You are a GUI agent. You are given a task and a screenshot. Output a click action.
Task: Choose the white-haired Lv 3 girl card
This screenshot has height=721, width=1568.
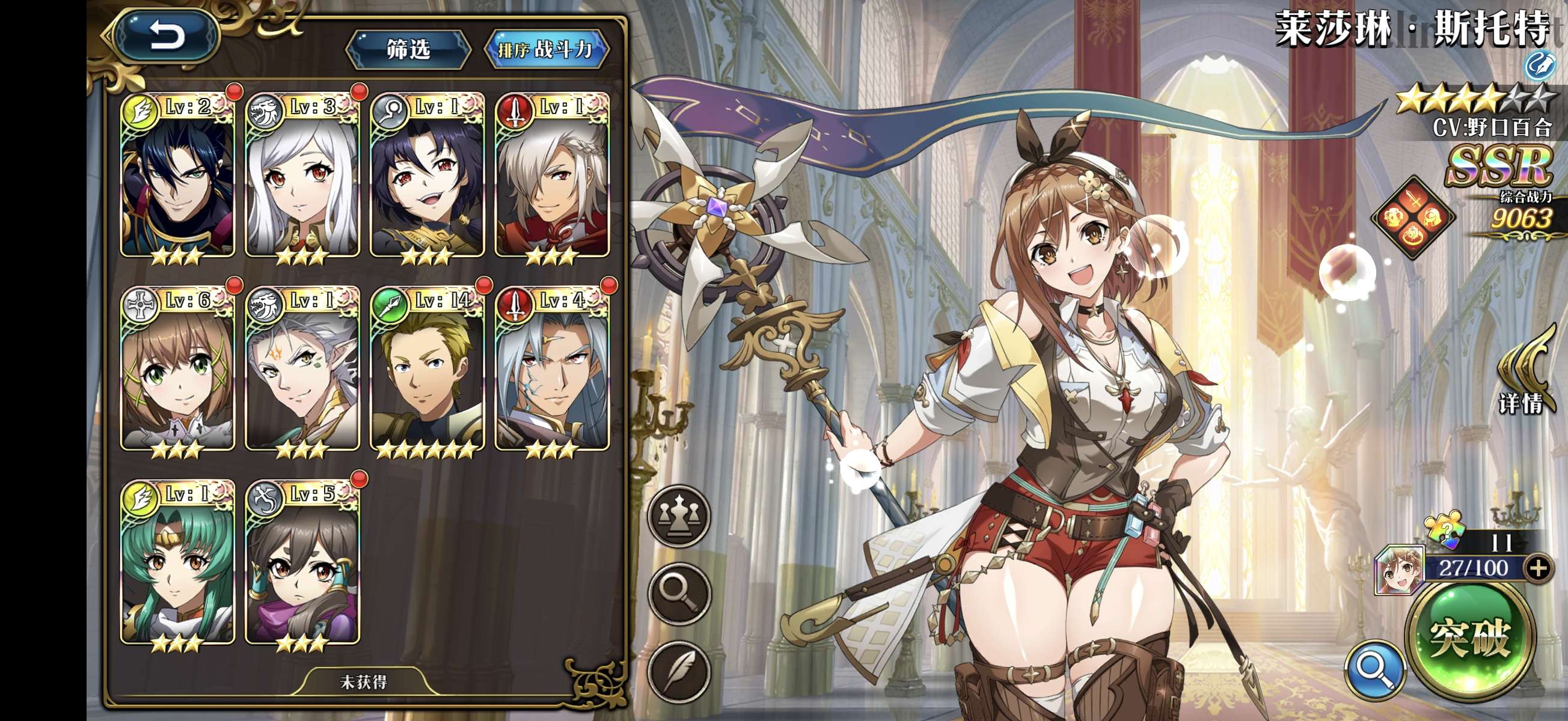coord(302,177)
